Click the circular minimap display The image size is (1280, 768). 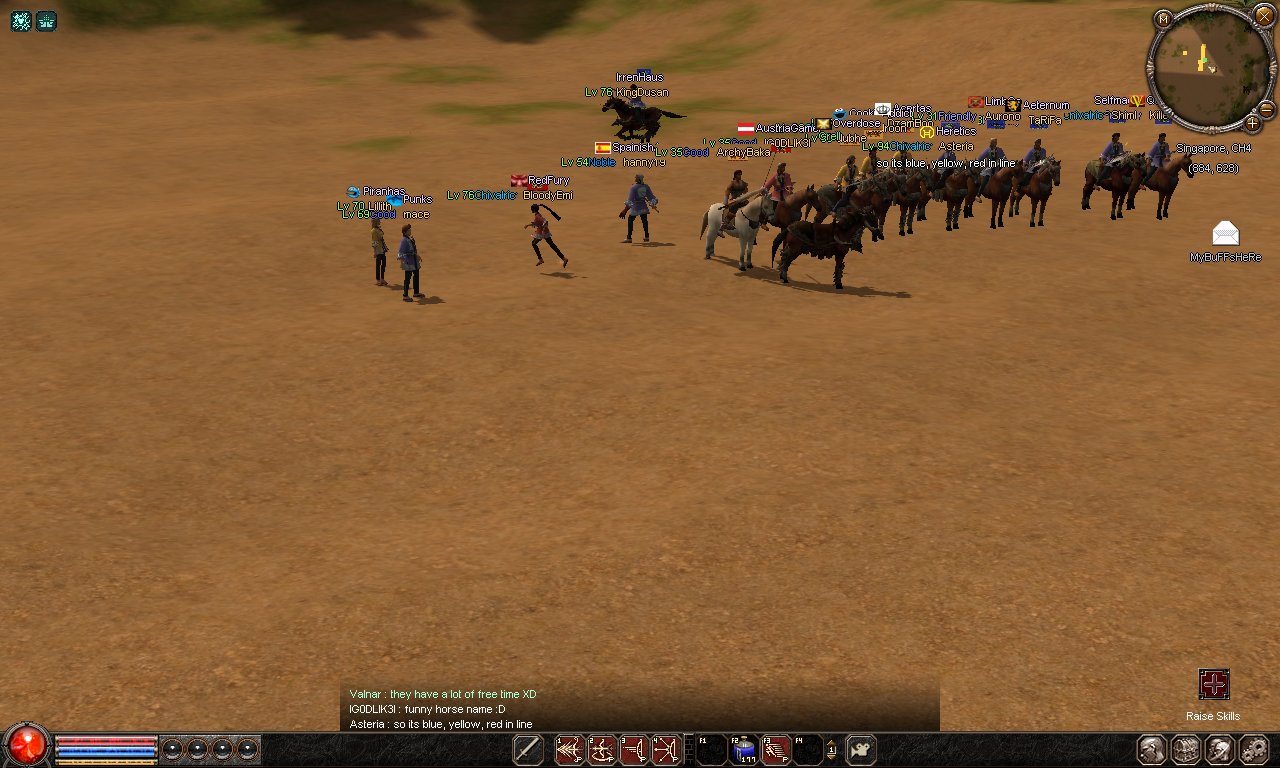pyautogui.click(x=1209, y=66)
